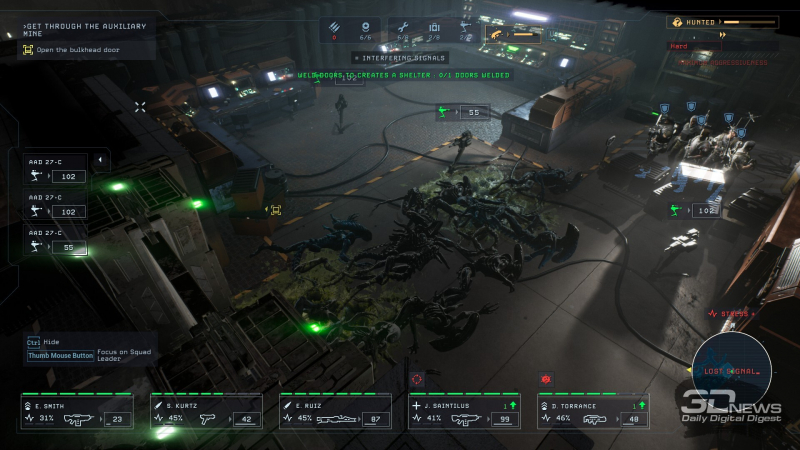Choose E. Ruiz's marine card
The width and height of the screenshot is (800, 450).
(x=335, y=412)
